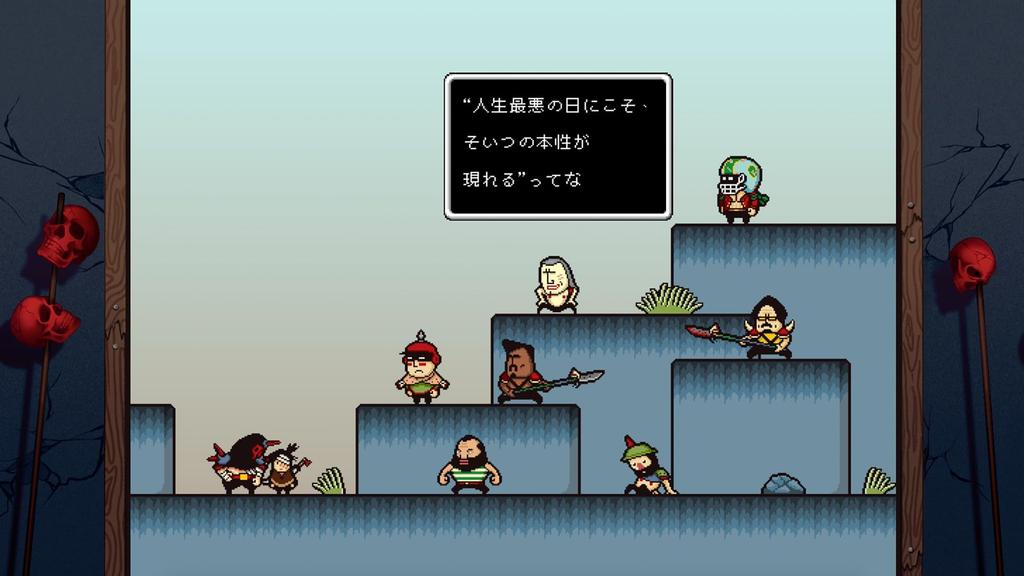Advance the black Japanese dialogue box
This screenshot has width=1024, height=576.
(x=557, y=146)
